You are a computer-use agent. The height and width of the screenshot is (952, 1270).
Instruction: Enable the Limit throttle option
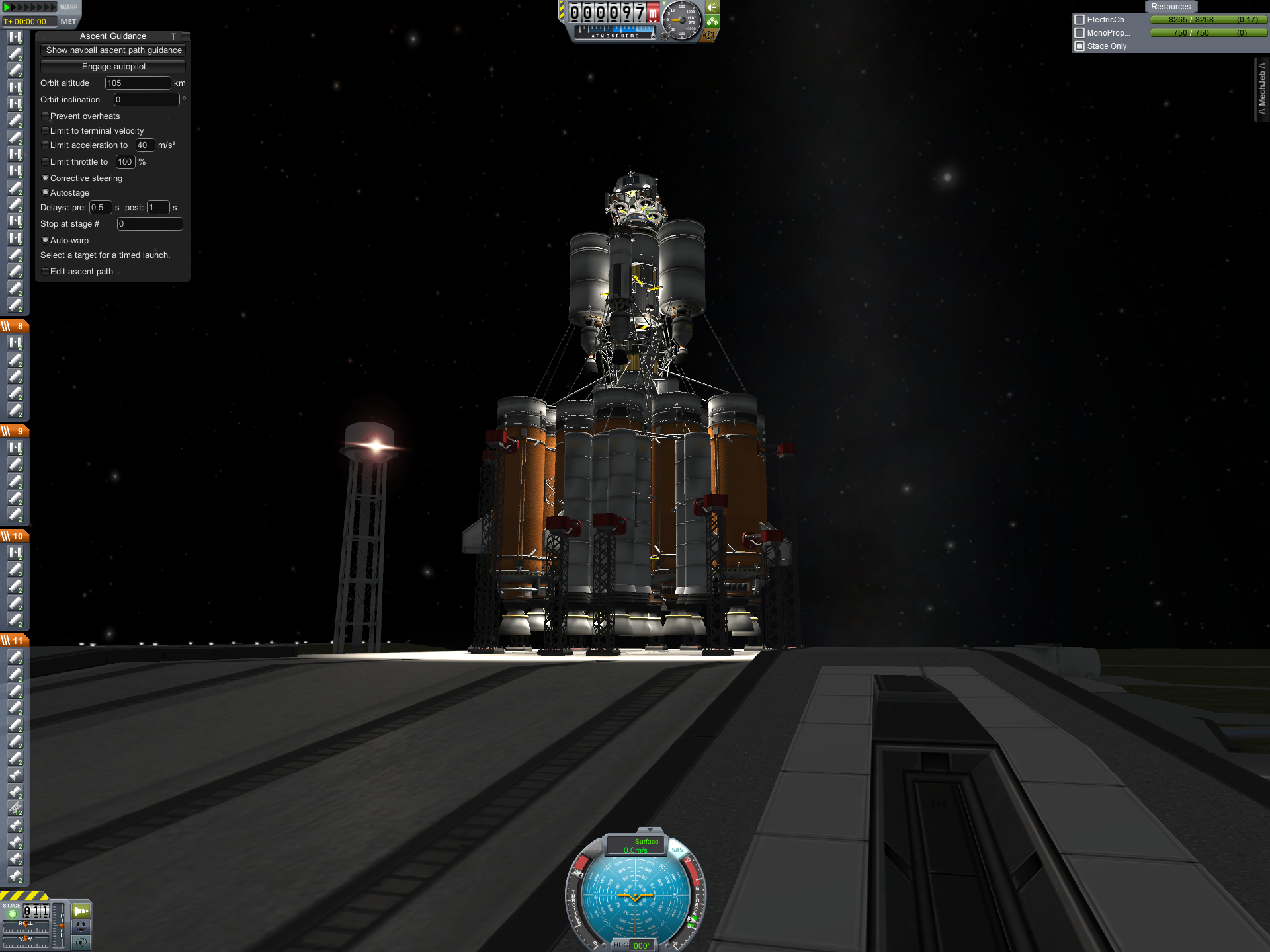pos(45,162)
